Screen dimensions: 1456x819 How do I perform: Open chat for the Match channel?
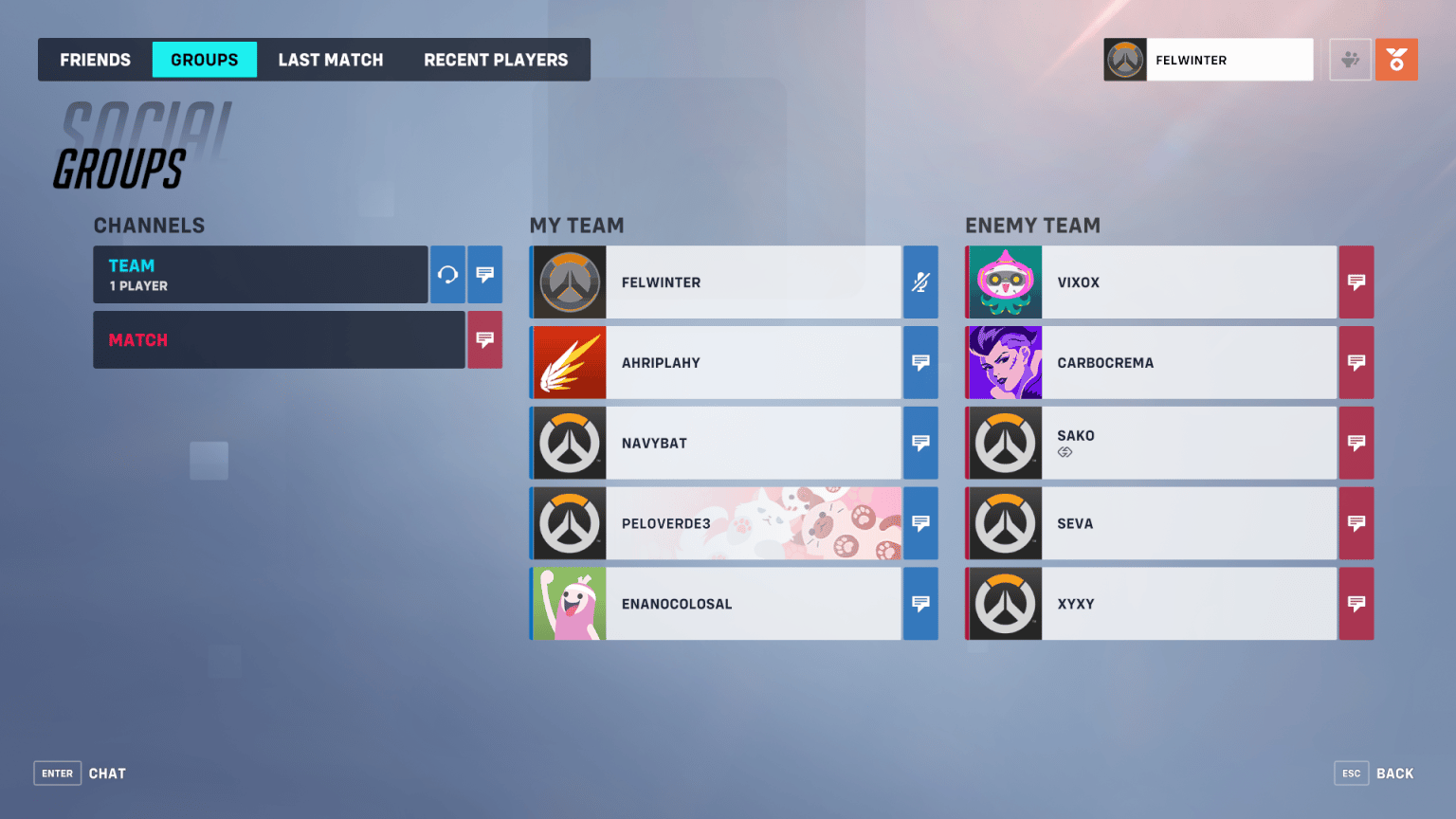coord(484,339)
